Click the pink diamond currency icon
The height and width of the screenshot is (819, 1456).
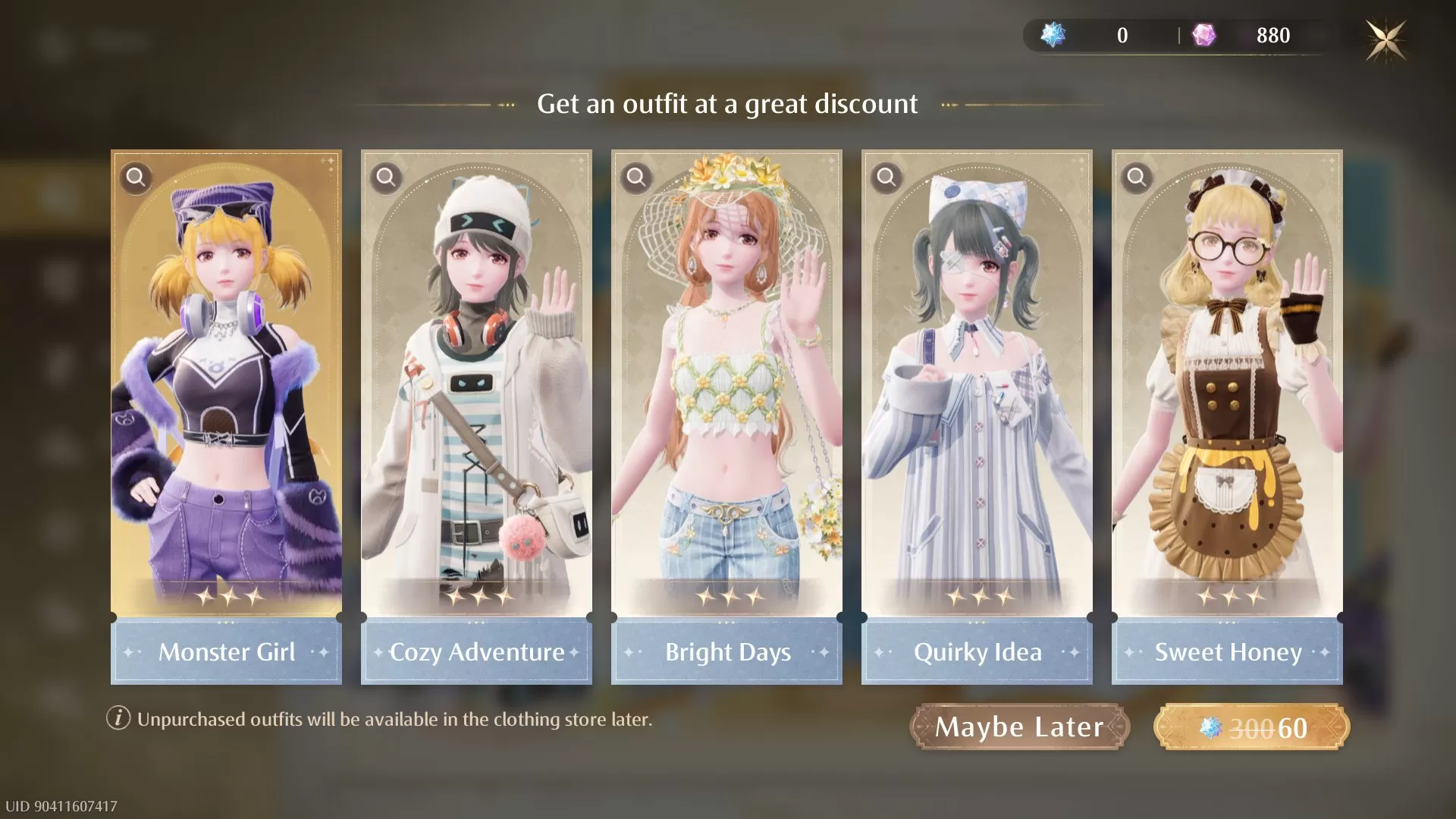pyautogui.click(x=1204, y=35)
